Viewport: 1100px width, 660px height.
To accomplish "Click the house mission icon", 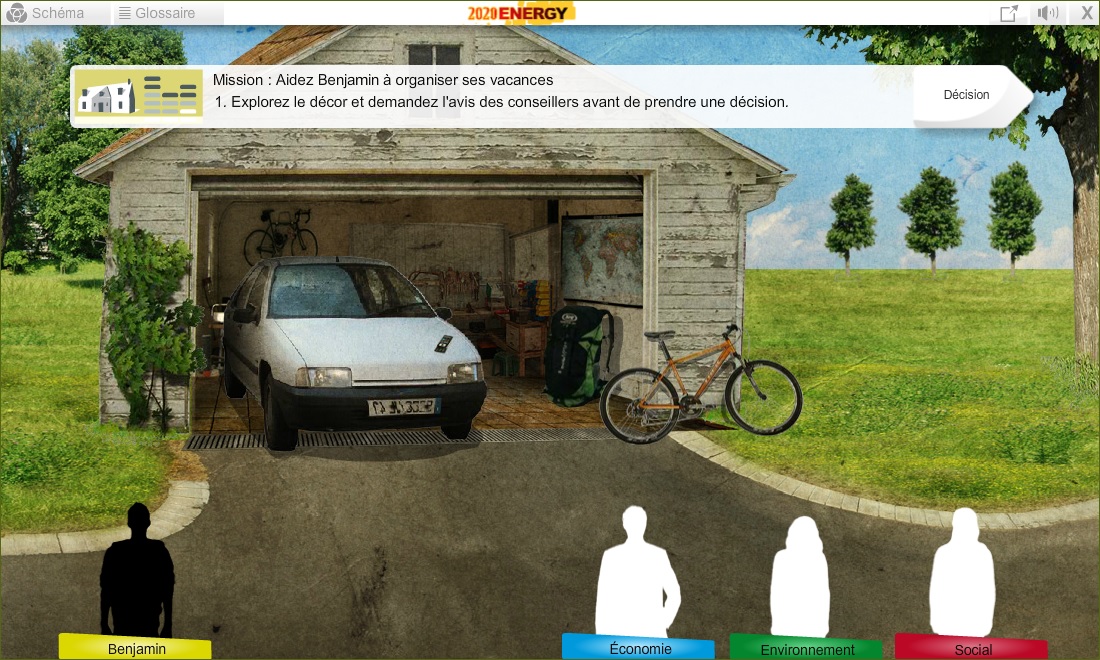I will (x=137, y=96).
